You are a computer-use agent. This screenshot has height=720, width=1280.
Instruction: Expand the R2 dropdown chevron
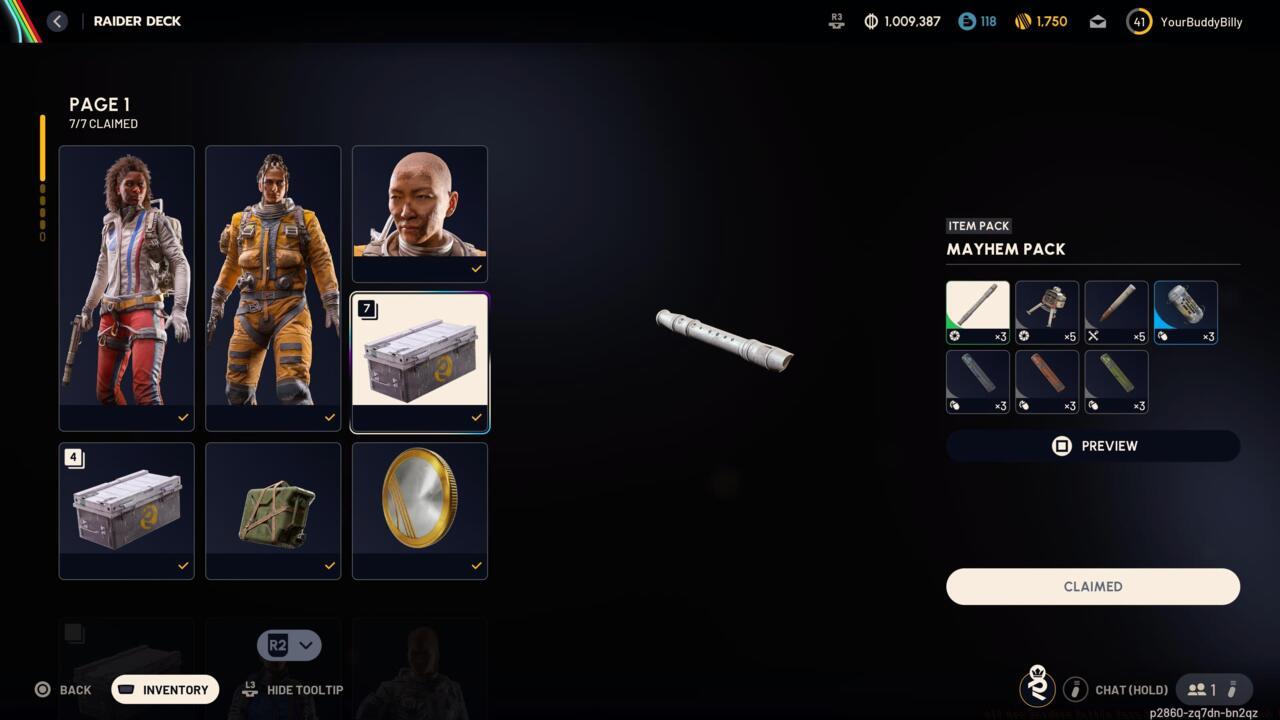pyautogui.click(x=307, y=645)
